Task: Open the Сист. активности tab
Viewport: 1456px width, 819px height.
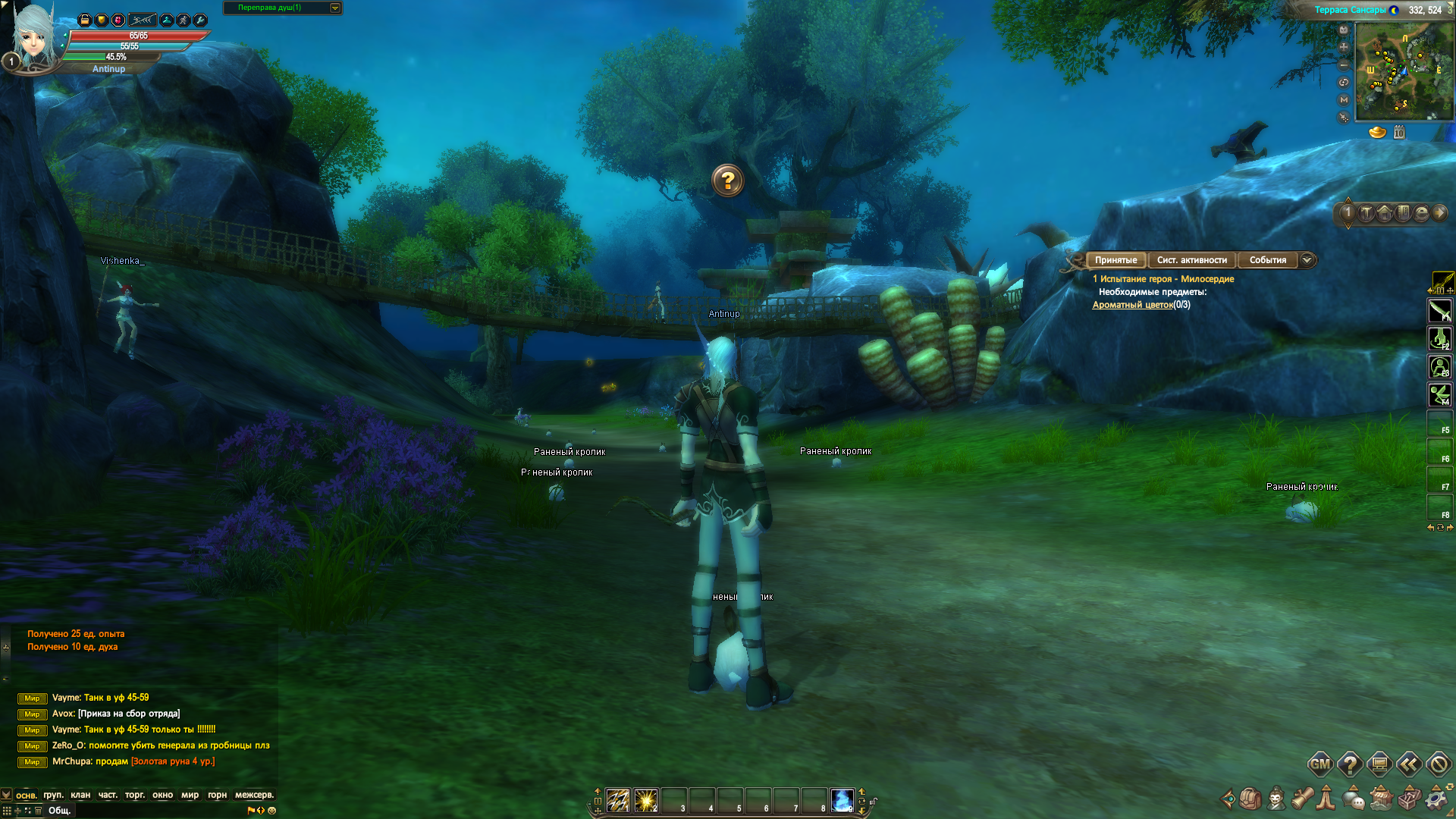Action: pyautogui.click(x=1191, y=260)
